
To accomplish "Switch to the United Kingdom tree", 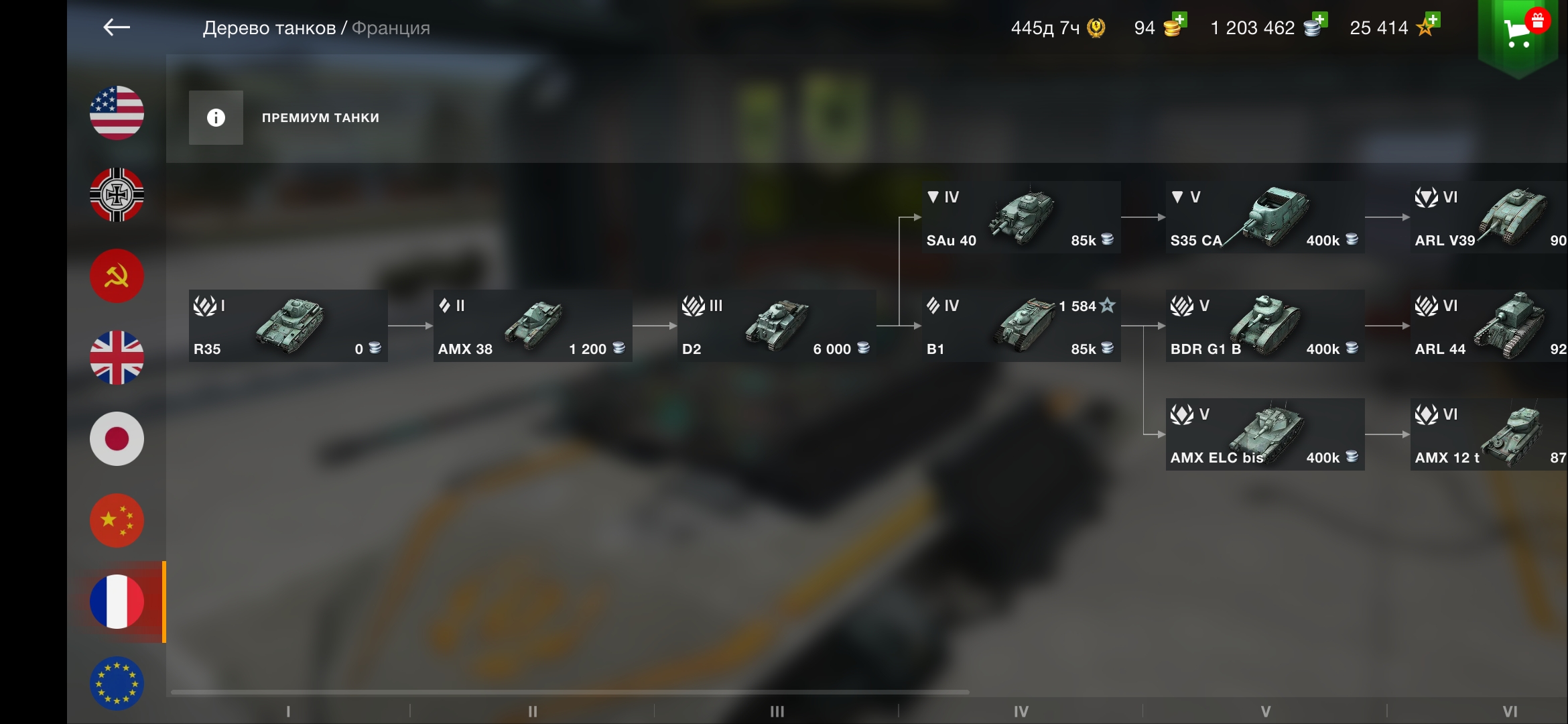I will pos(117,357).
